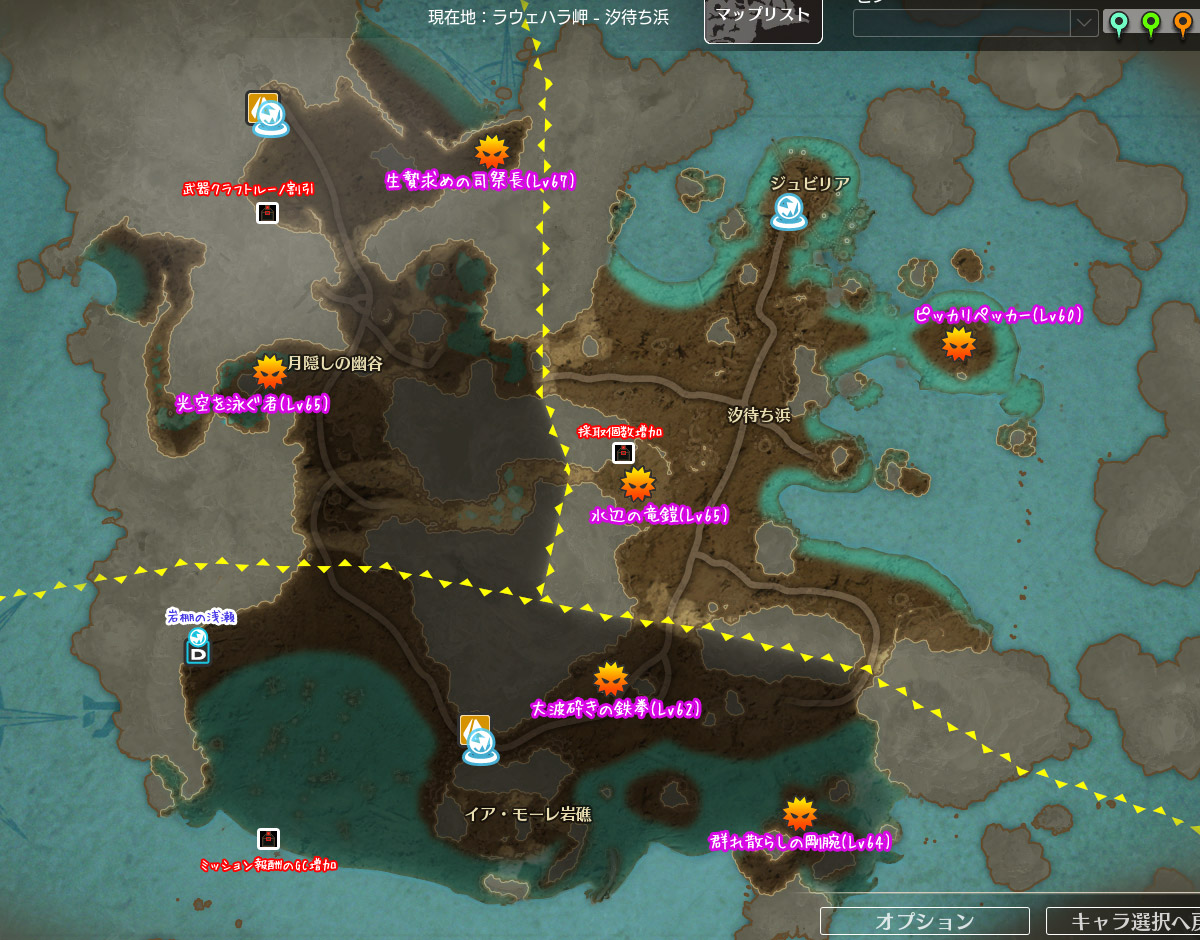
Task: Select the 大波砕きの鉄拳 boss marker
Action: pyautogui.click(x=610, y=680)
